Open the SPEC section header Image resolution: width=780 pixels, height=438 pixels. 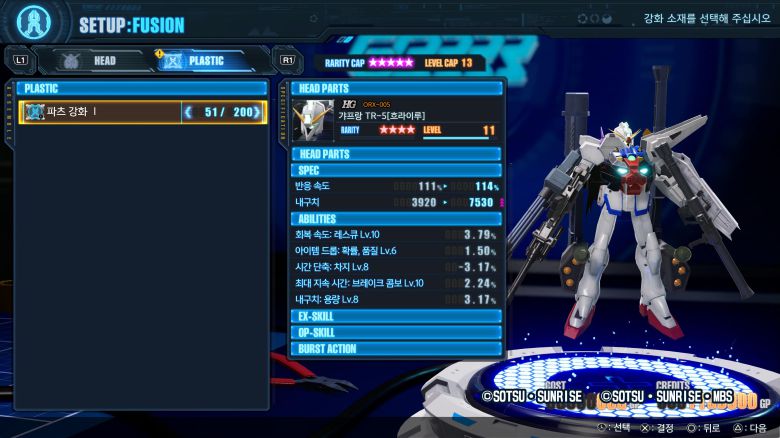[397, 170]
